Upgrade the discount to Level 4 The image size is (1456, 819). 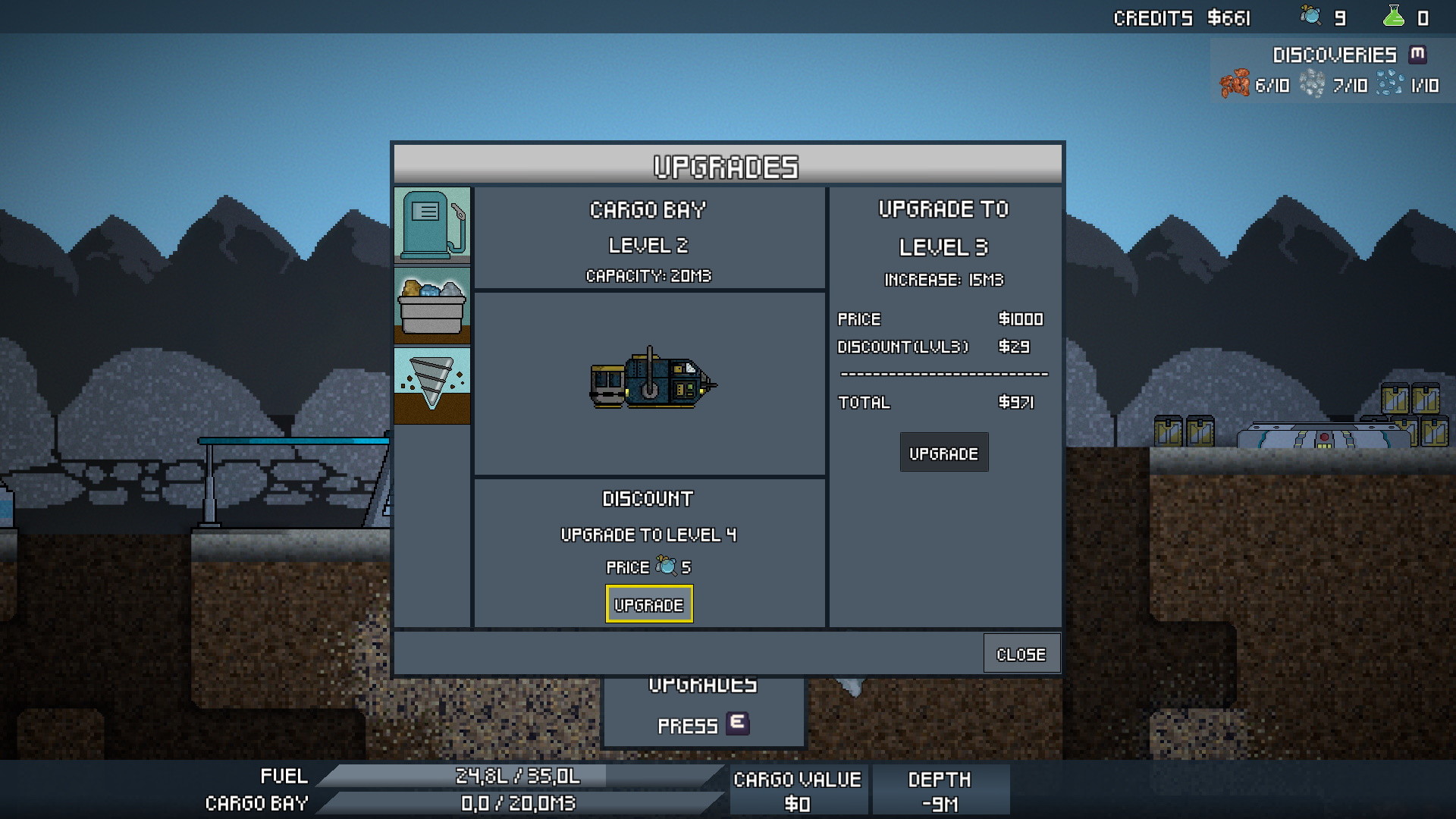click(x=648, y=604)
